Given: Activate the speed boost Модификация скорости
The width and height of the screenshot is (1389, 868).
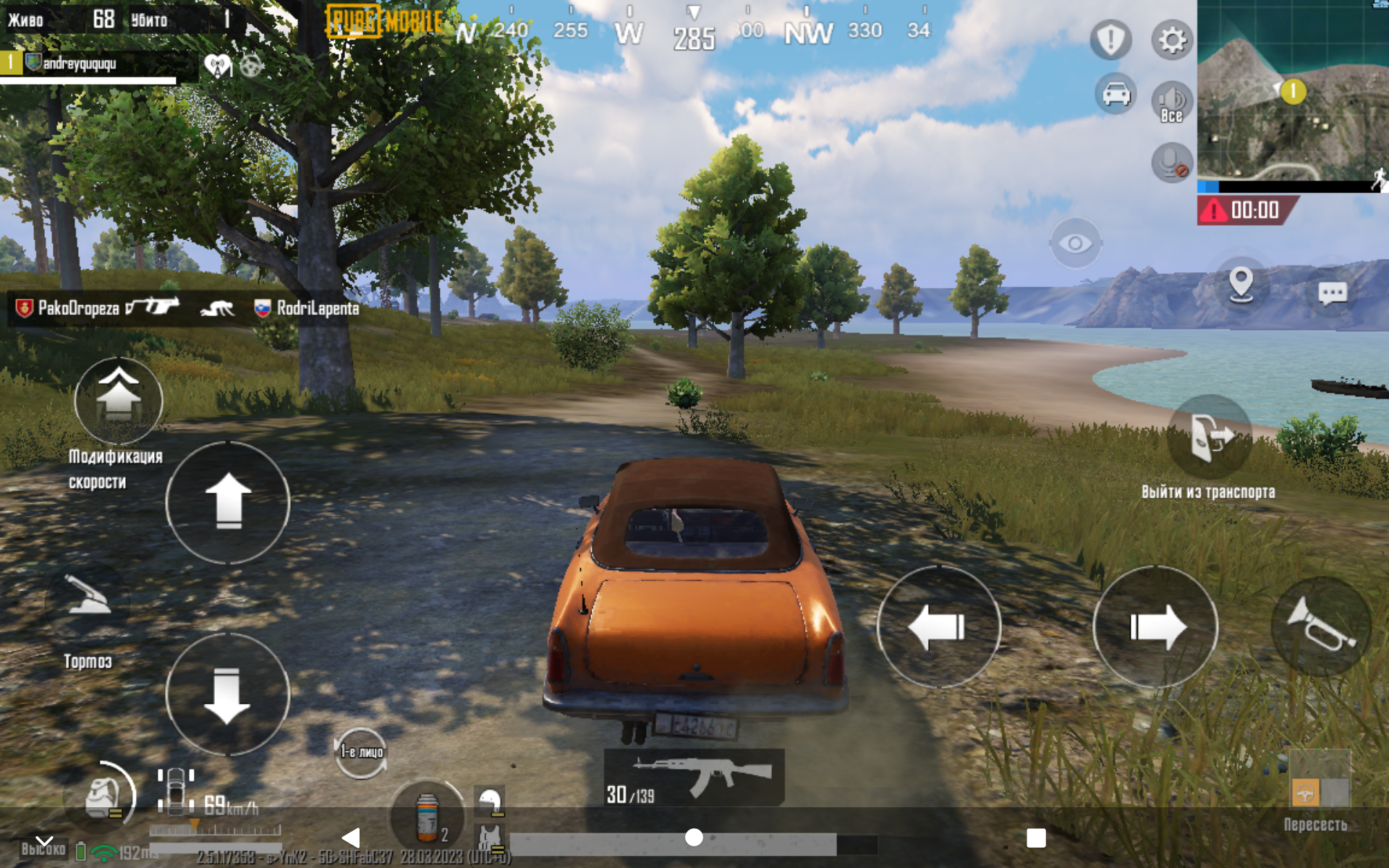Looking at the screenshot, I should point(119,400).
